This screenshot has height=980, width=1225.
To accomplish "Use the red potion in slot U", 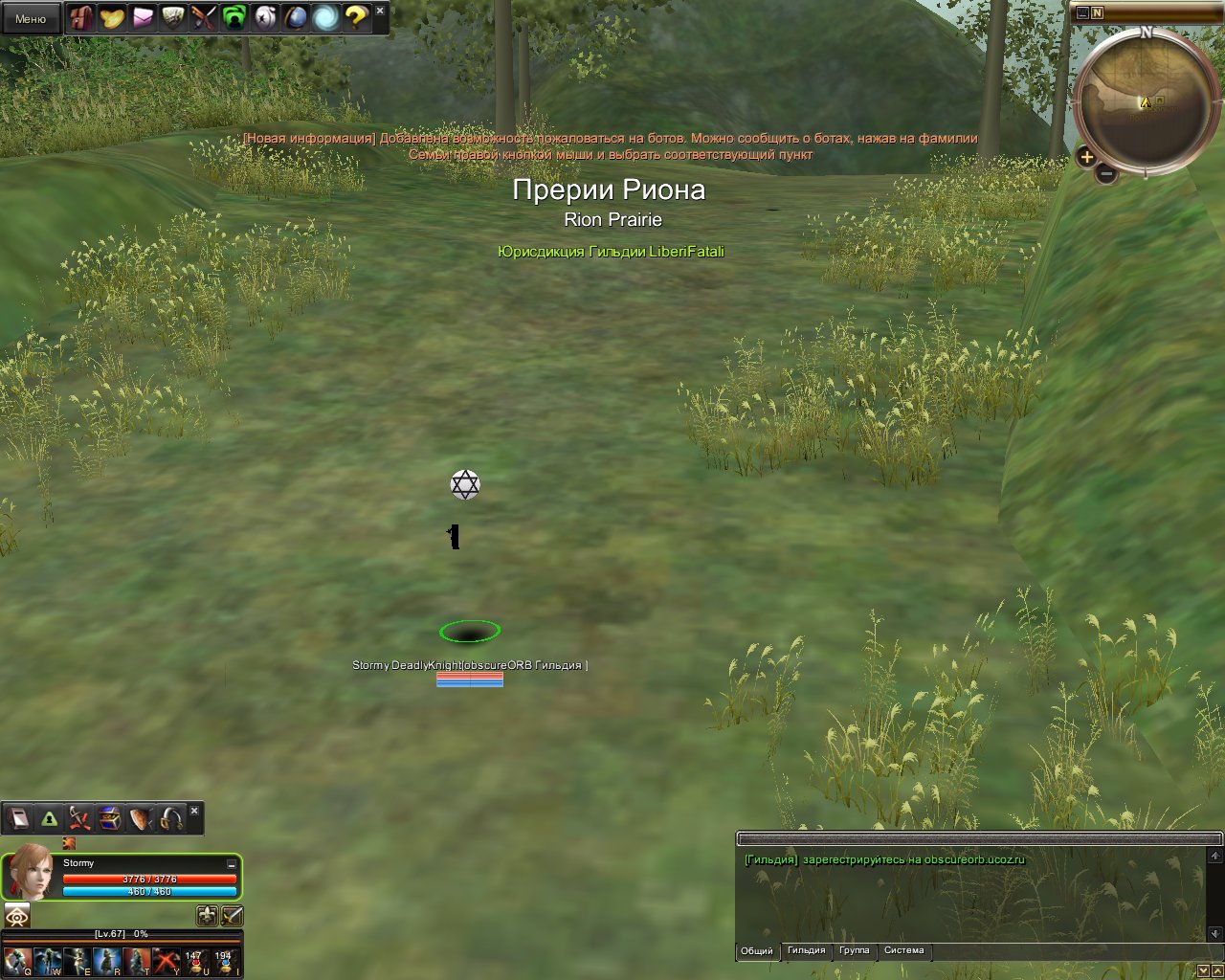I will pyautogui.click(x=194, y=961).
